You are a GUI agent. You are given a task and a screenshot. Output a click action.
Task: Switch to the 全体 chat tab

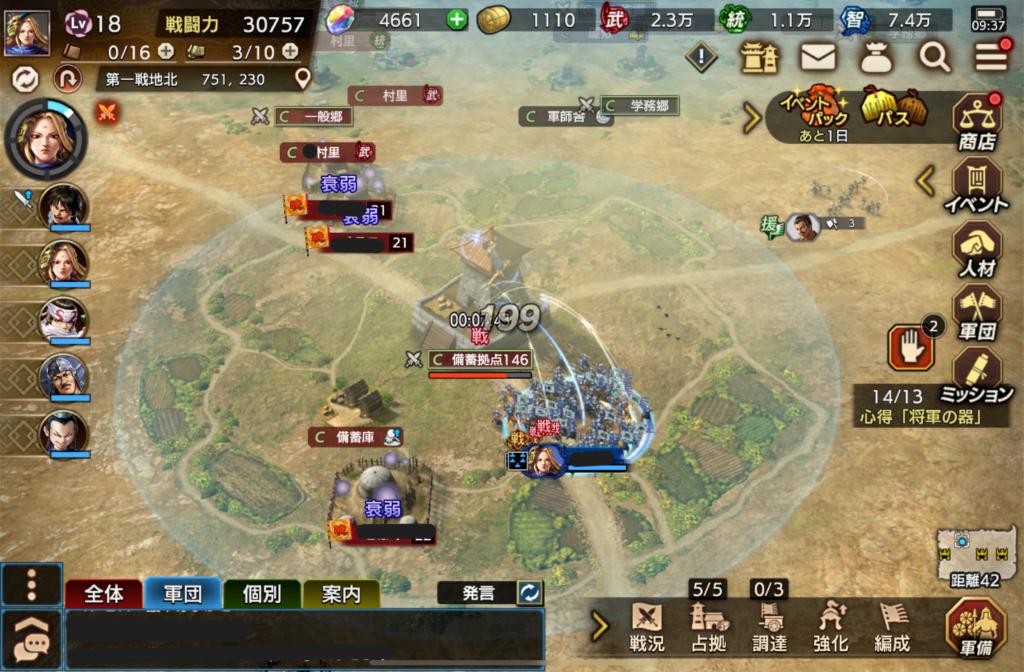tap(103, 594)
